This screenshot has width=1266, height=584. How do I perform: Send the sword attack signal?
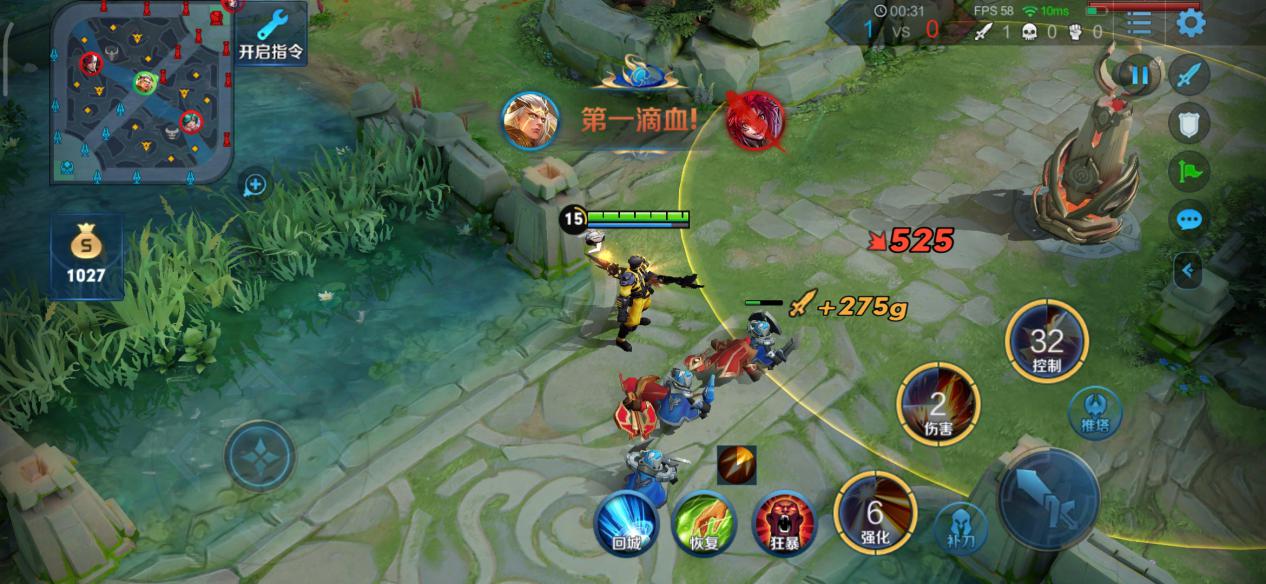click(1189, 75)
